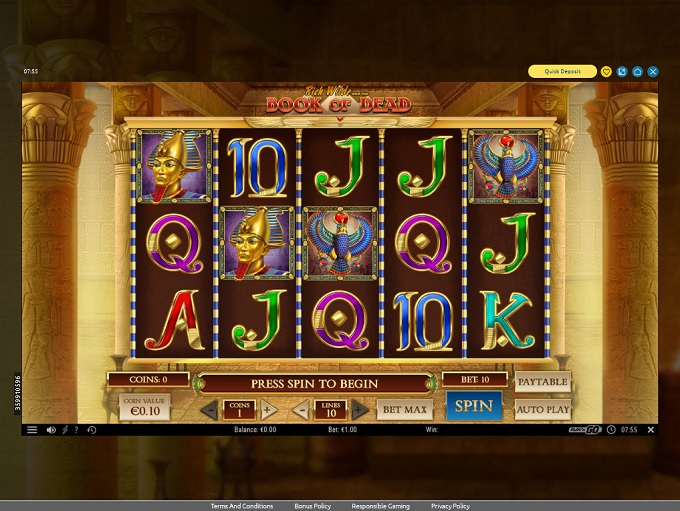Close the game with the blue X

(653, 72)
